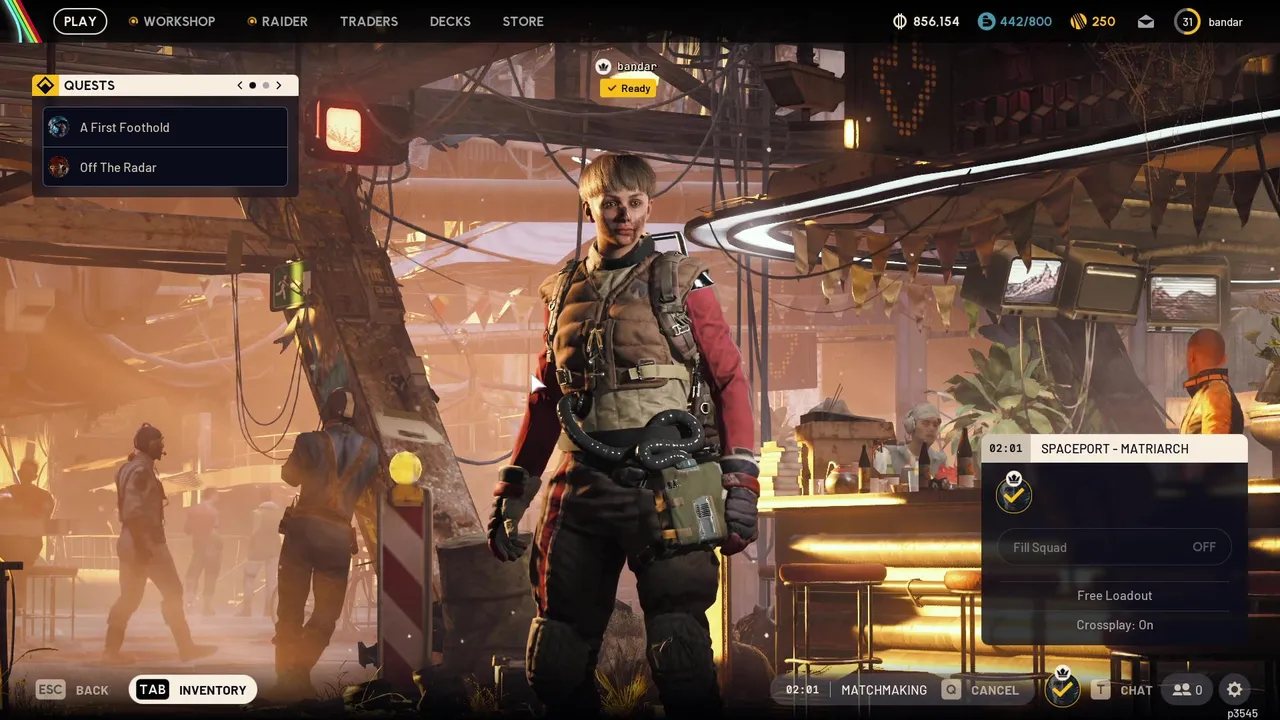This screenshot has height=720, width=1280.
Task: Open the Traders tab
Action: click(369, 21)
